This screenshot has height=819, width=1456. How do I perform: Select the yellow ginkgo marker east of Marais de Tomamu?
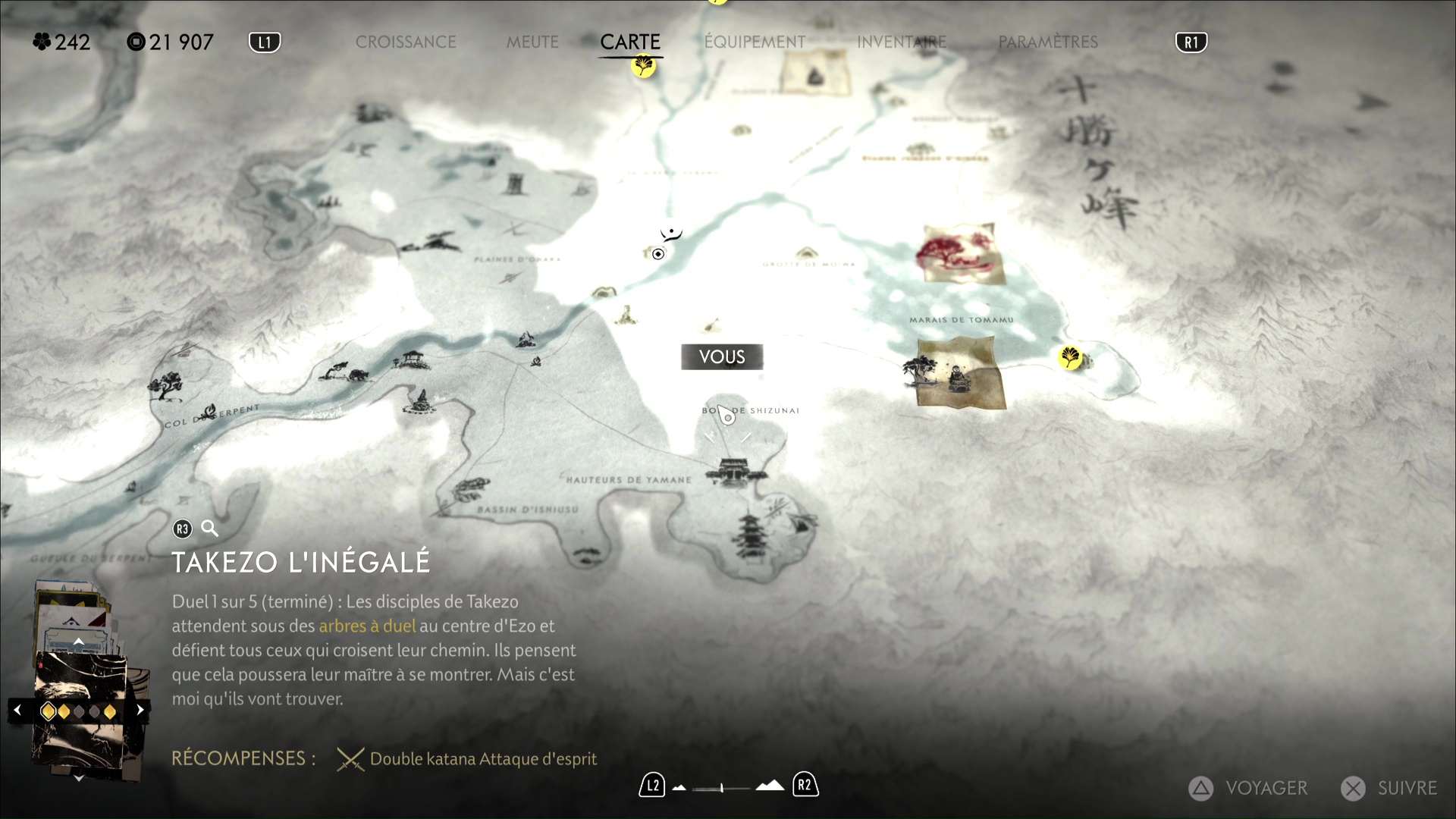[1070, 356]
